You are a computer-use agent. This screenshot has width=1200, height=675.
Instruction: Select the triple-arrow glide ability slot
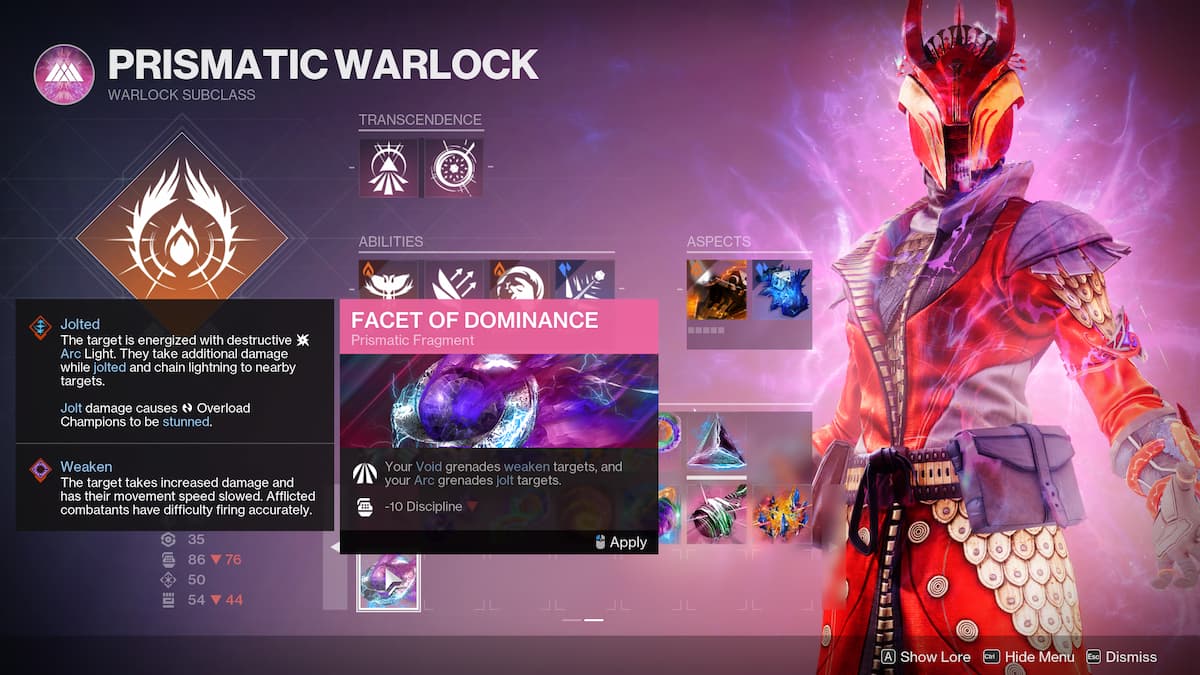coord(454,281)
